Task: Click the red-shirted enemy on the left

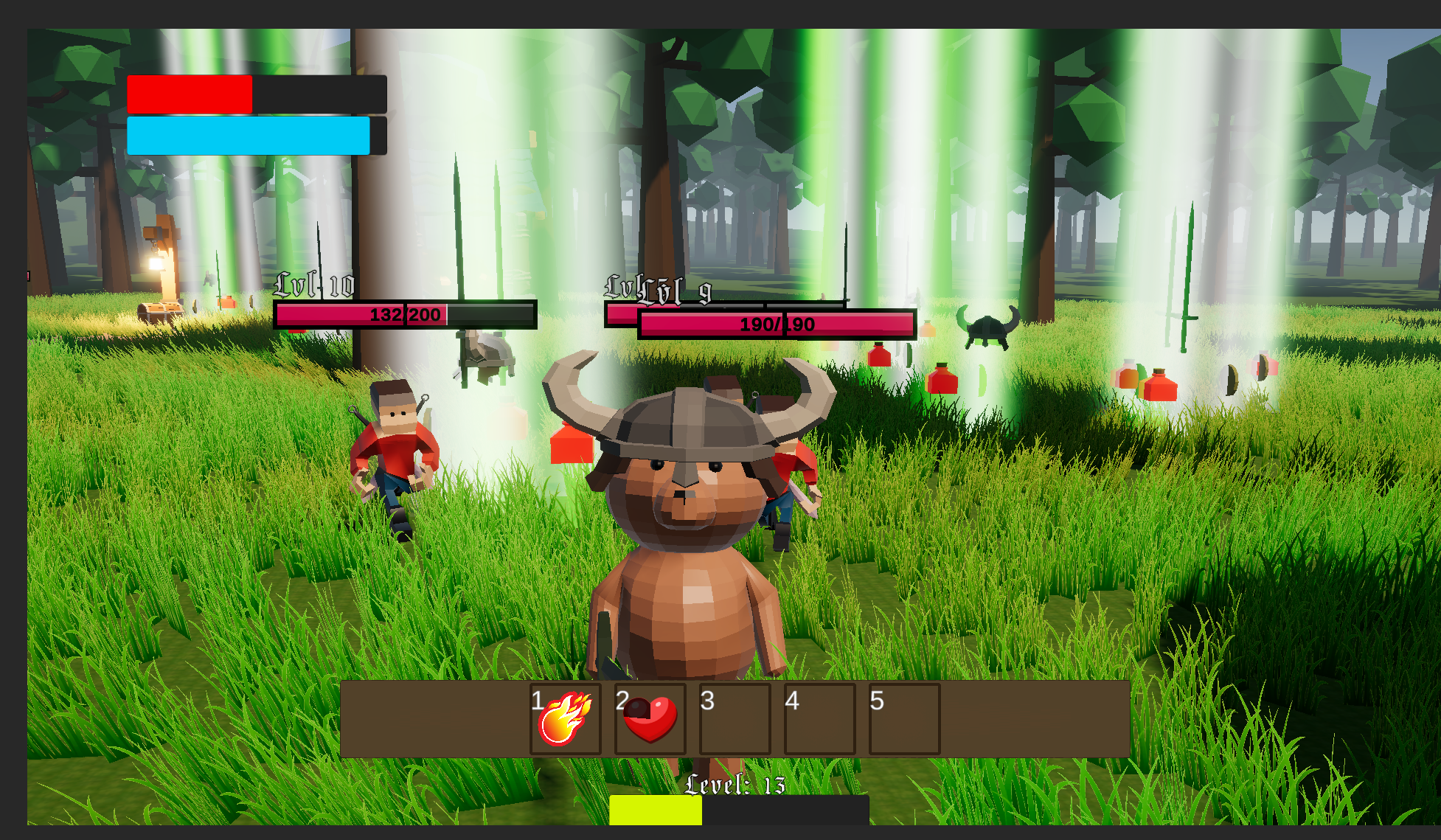Action: [x=395, y=450]
